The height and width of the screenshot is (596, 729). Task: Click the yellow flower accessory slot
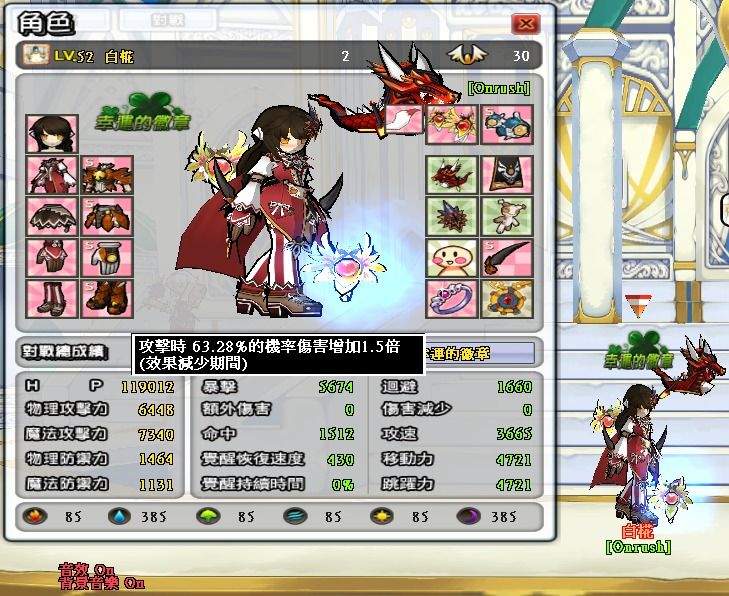point(451,124)
